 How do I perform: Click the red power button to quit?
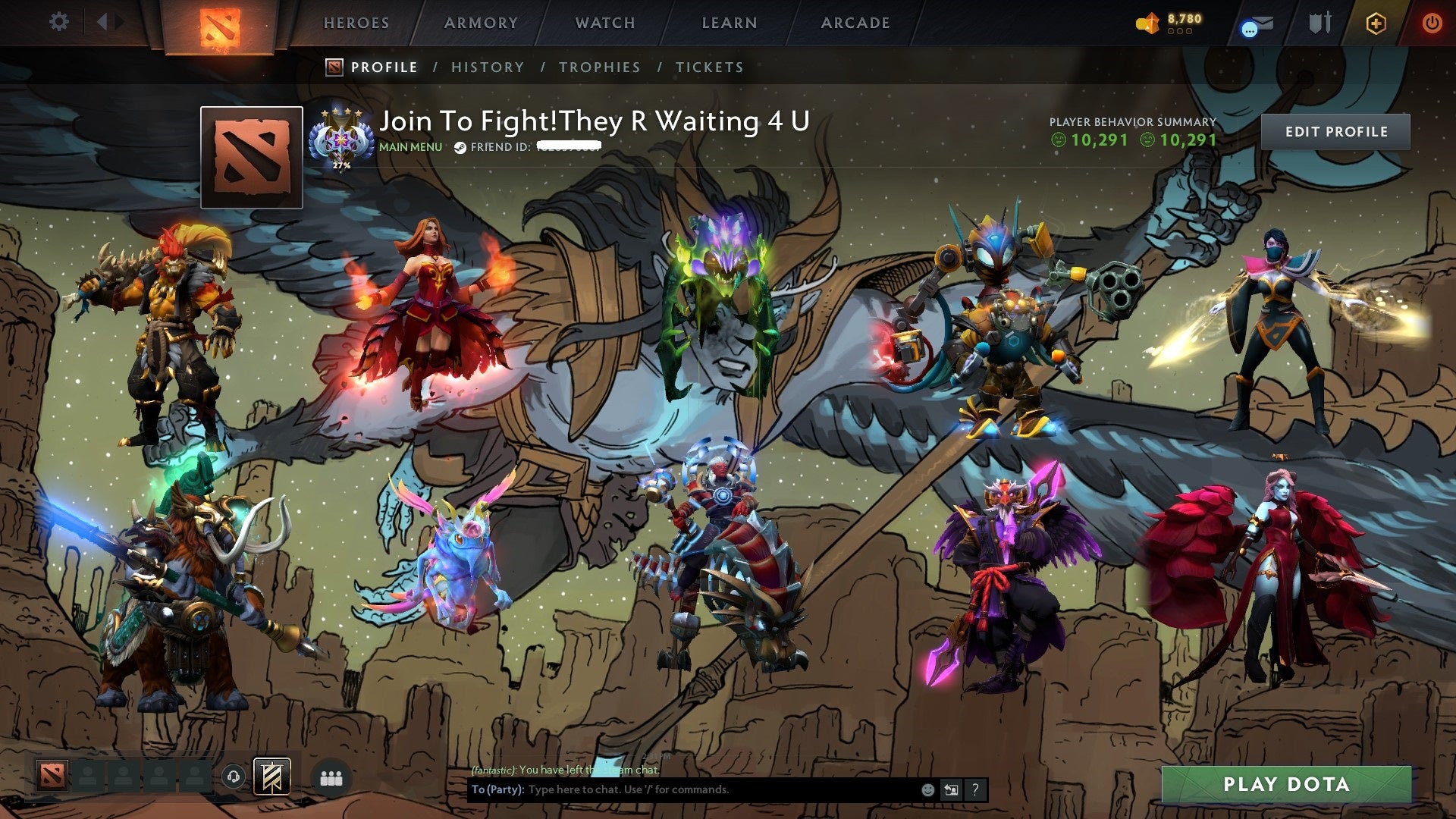[1432, 23]
